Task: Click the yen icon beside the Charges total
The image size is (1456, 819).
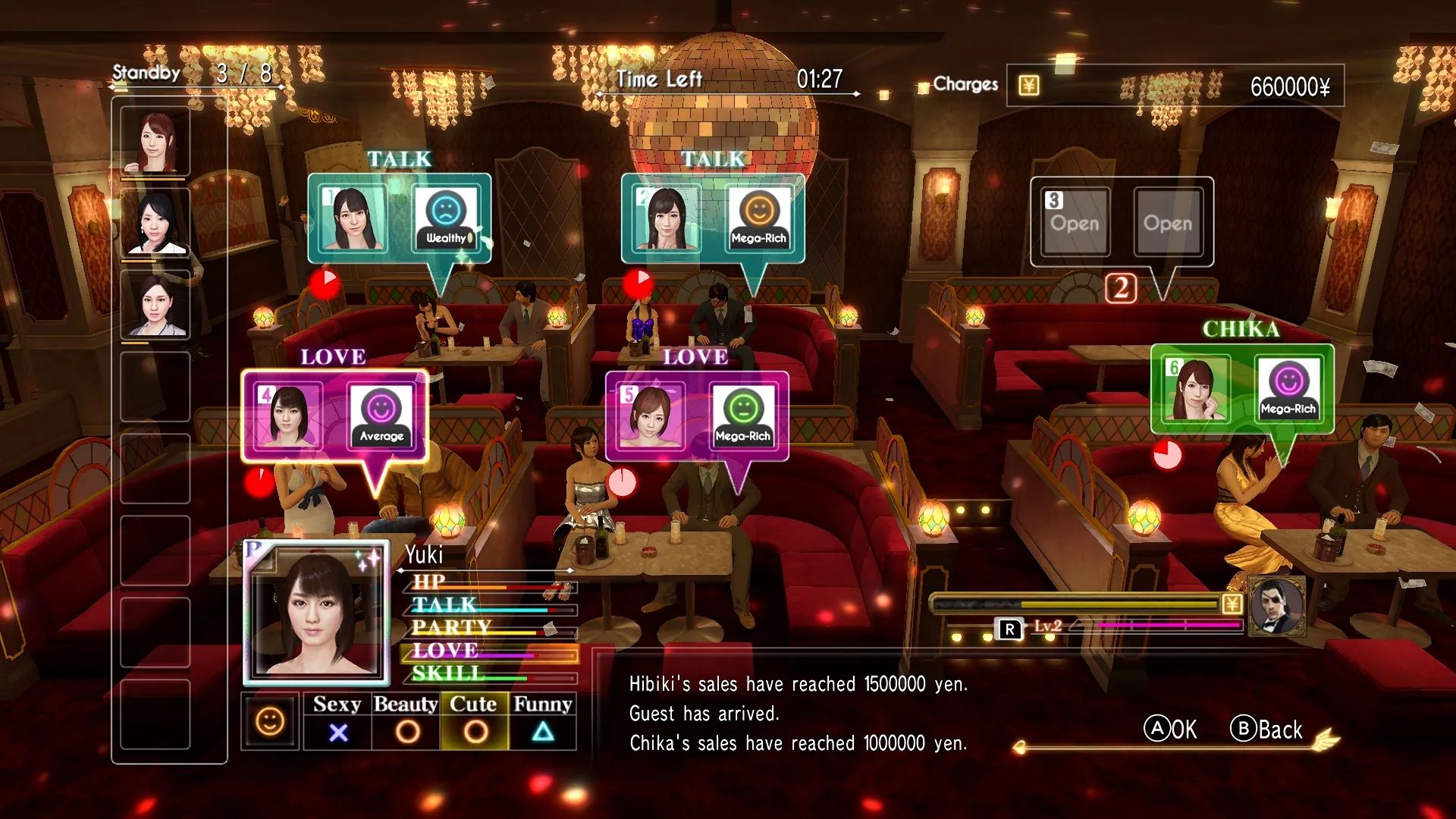Action: (1029, 86)
